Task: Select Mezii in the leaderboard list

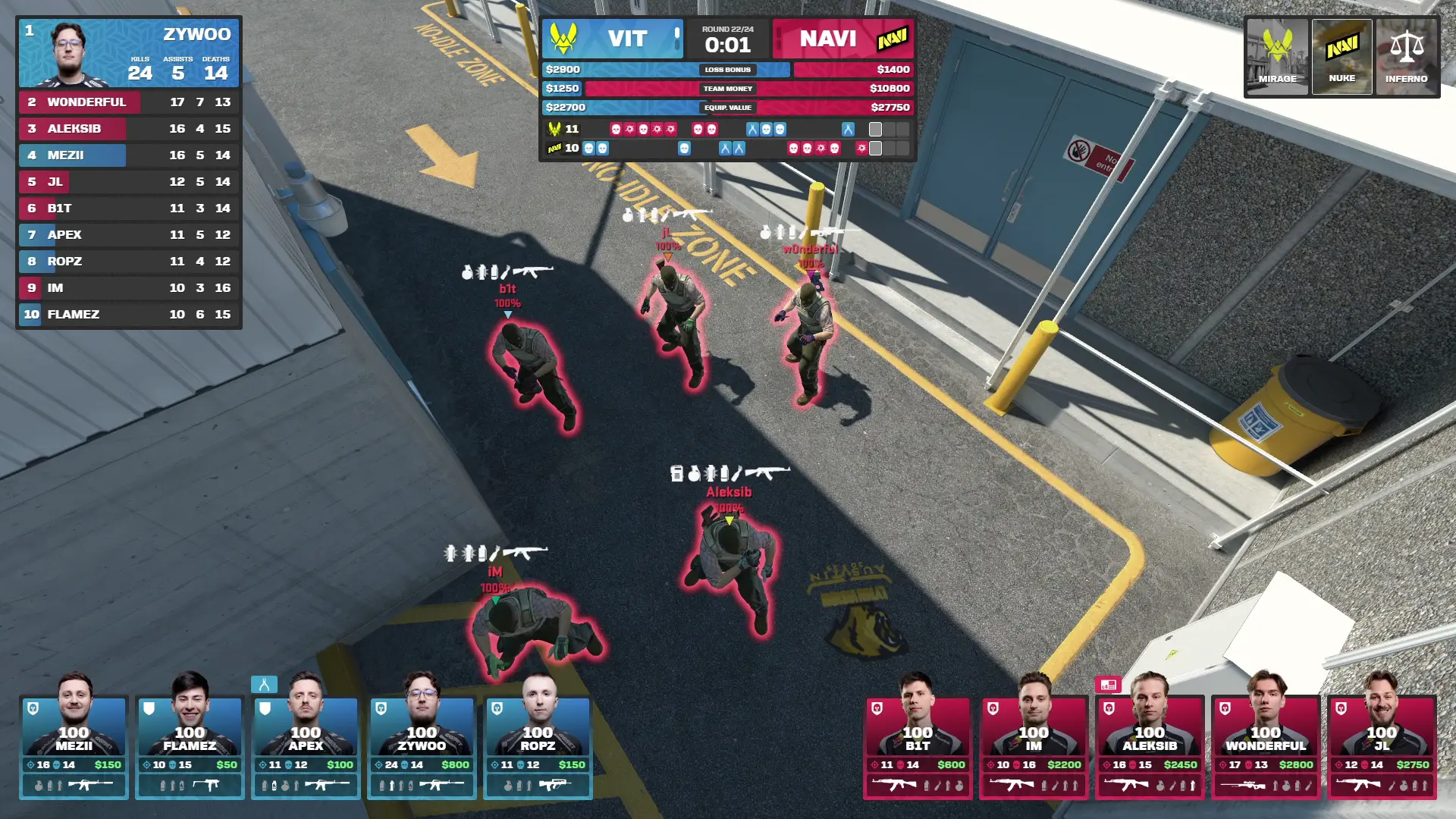Action: click(129, 155)
